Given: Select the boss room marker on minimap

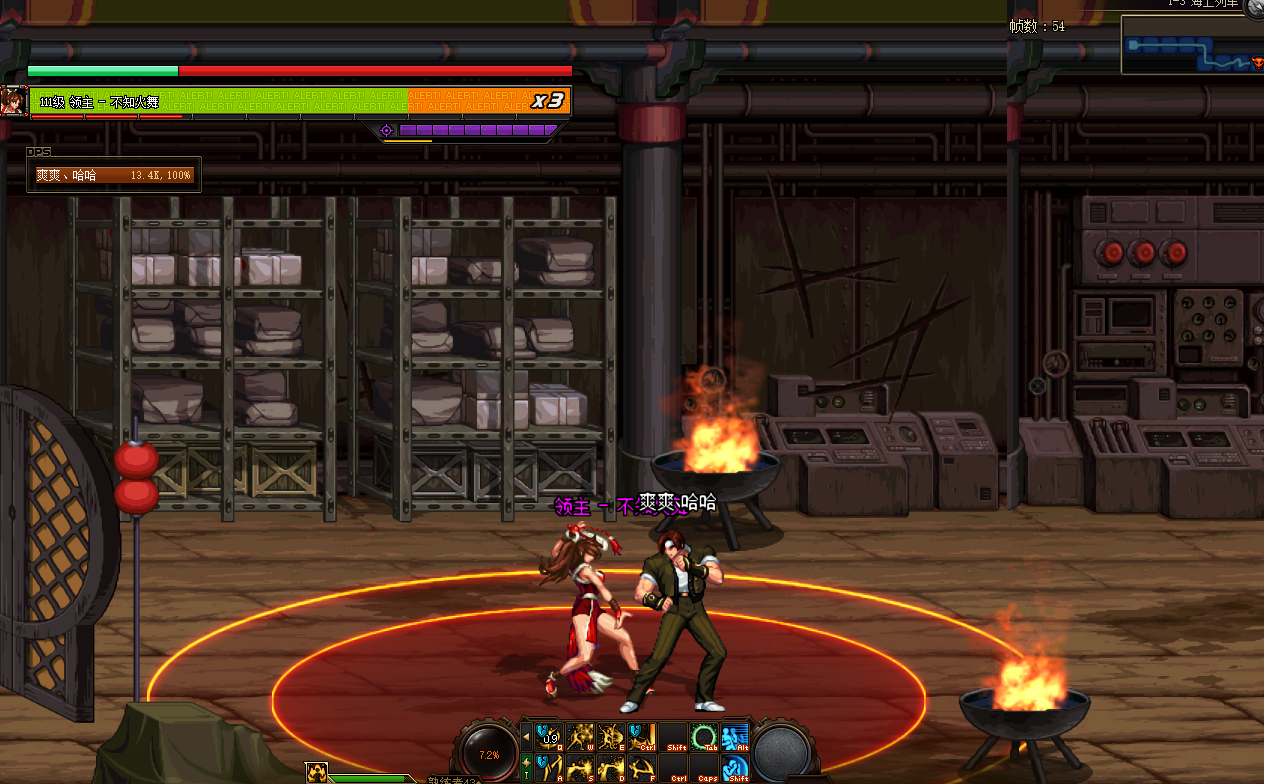Looking at the screenshot, I should (x=1257, y=62).
